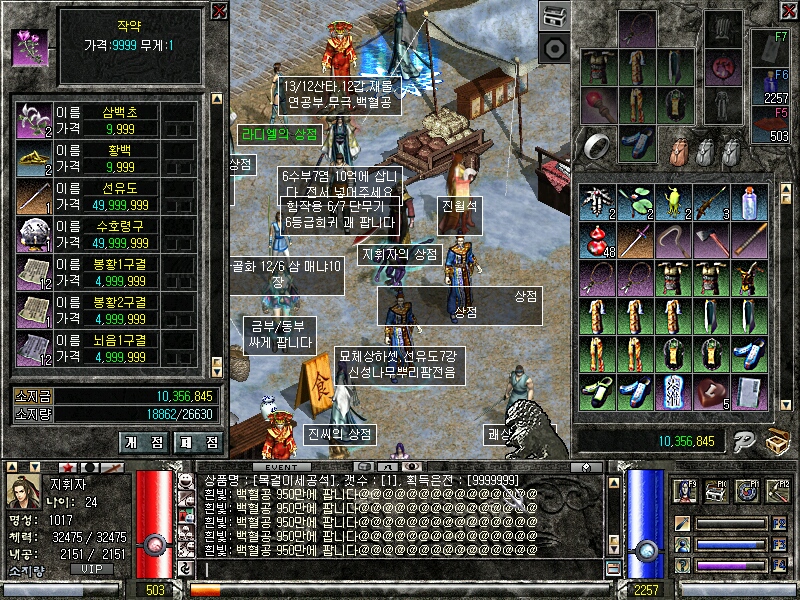The height and width of the screenshot is (600, 800).
Task: Click the P button beside the gold
Action: [x=741, y=441]
